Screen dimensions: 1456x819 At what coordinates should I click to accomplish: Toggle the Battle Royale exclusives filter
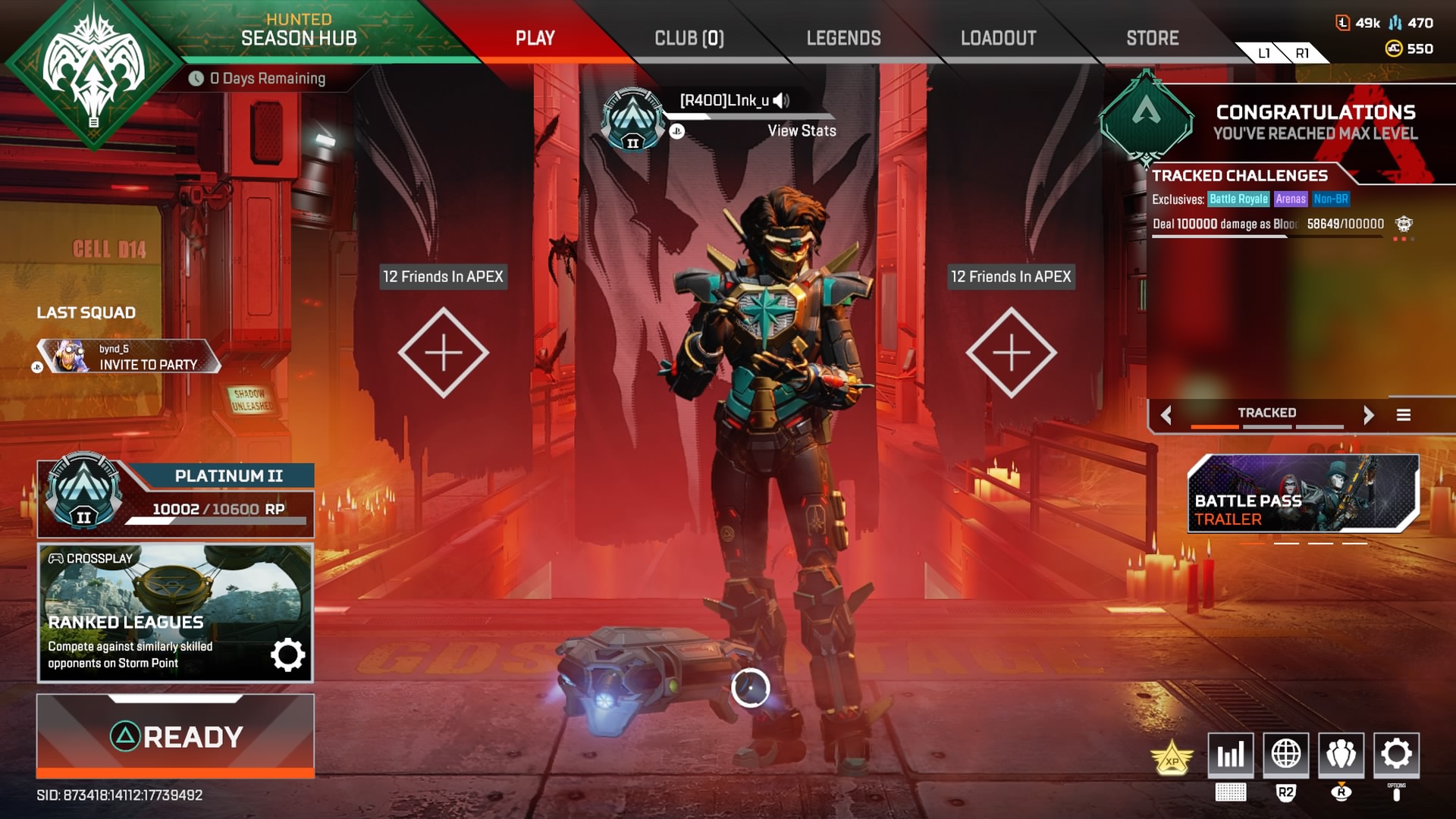tap(1237, 199)
